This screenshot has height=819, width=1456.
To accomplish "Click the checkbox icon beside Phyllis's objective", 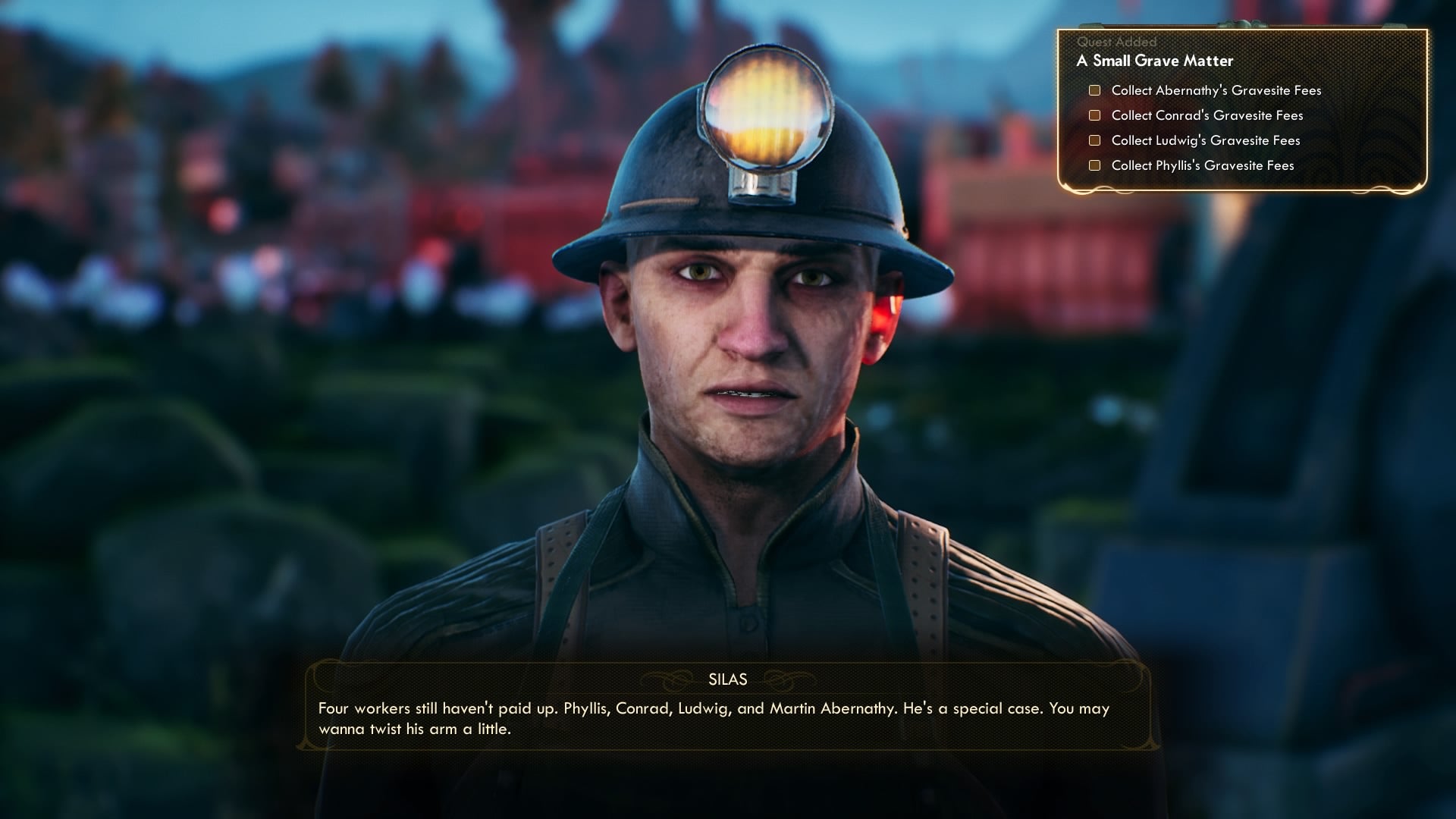I will click(x=1094, y=165).
